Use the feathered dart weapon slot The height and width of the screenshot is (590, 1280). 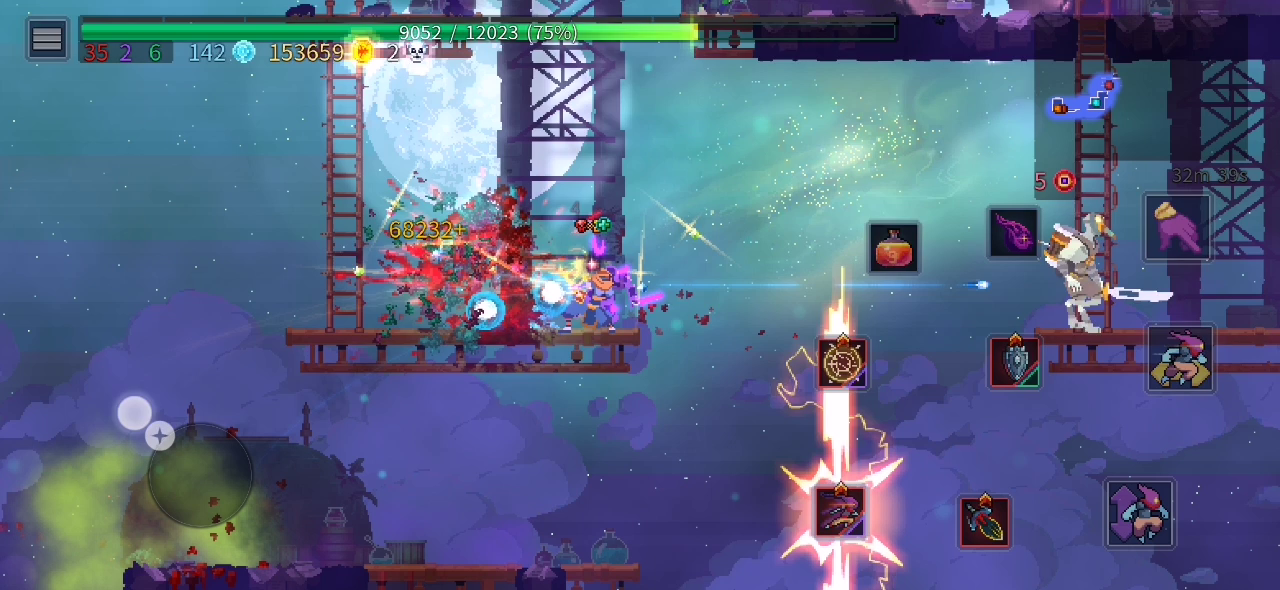(984, 521)
